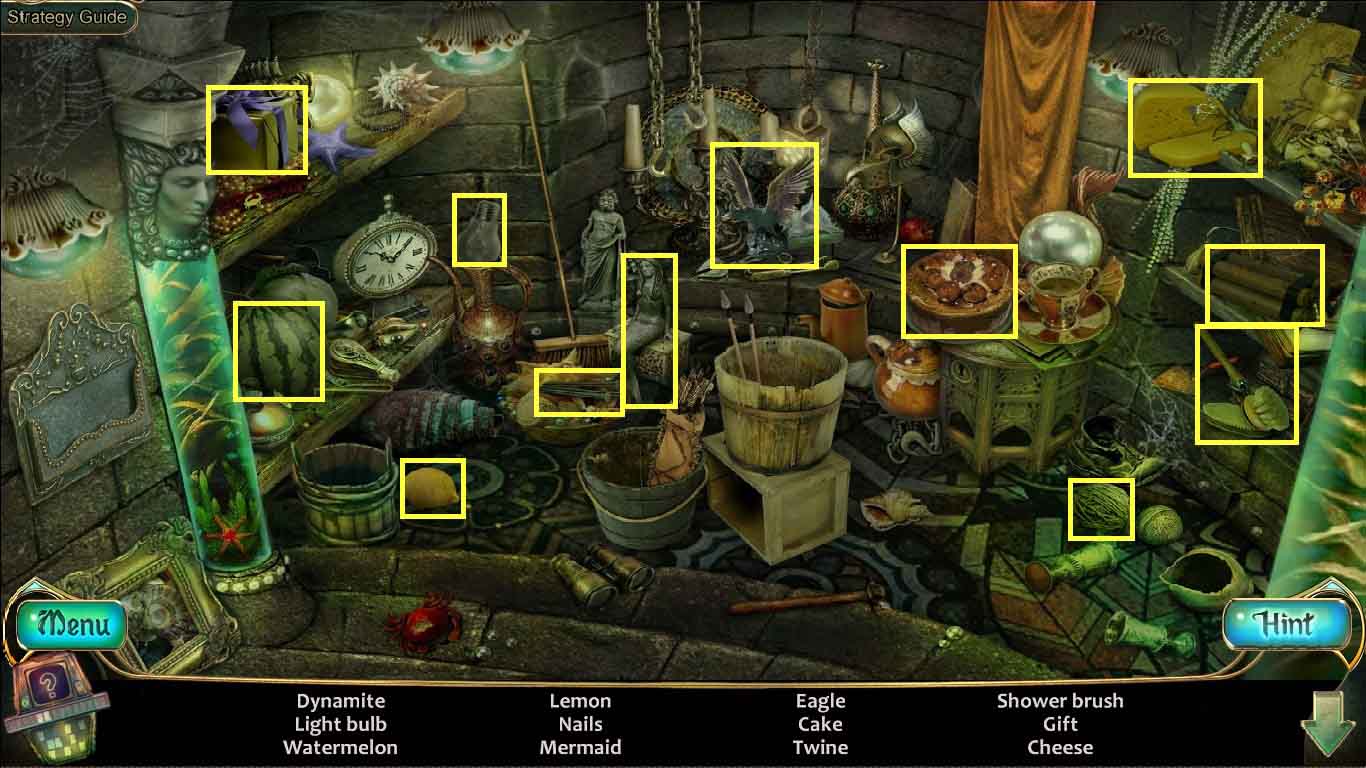Open the Menu
The height and width of the screenshot is (768, 1366).
pyautogui.click(x=71, y=625)
